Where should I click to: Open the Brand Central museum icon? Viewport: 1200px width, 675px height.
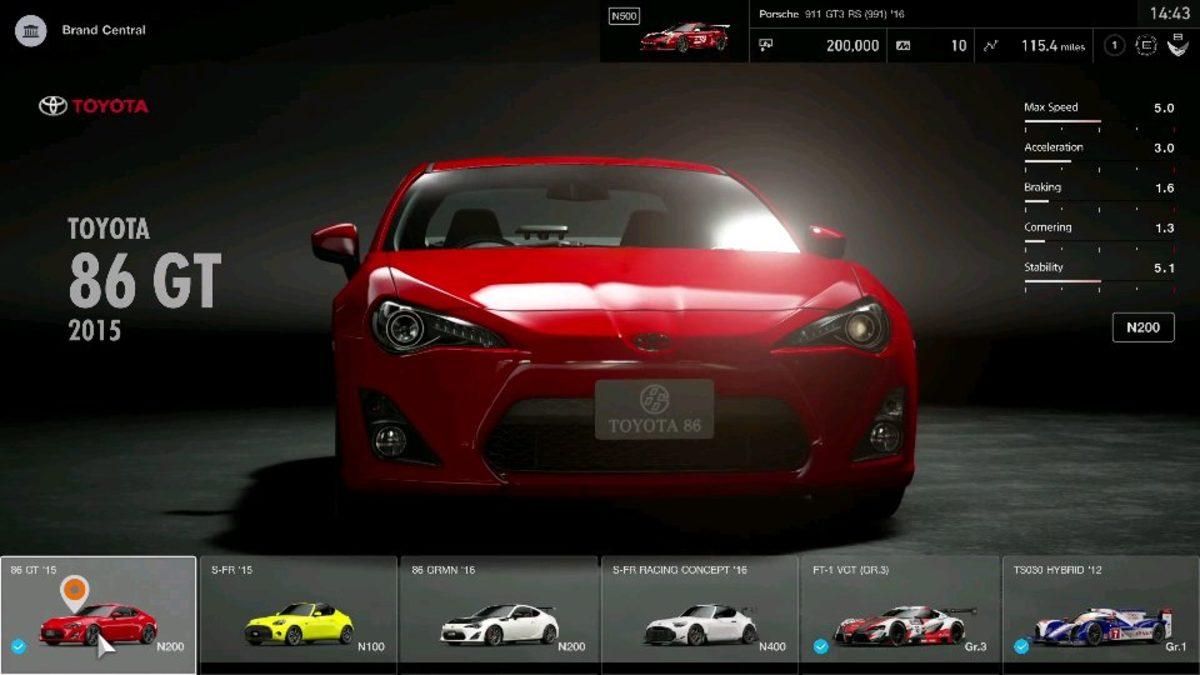[x=31, y=30]
